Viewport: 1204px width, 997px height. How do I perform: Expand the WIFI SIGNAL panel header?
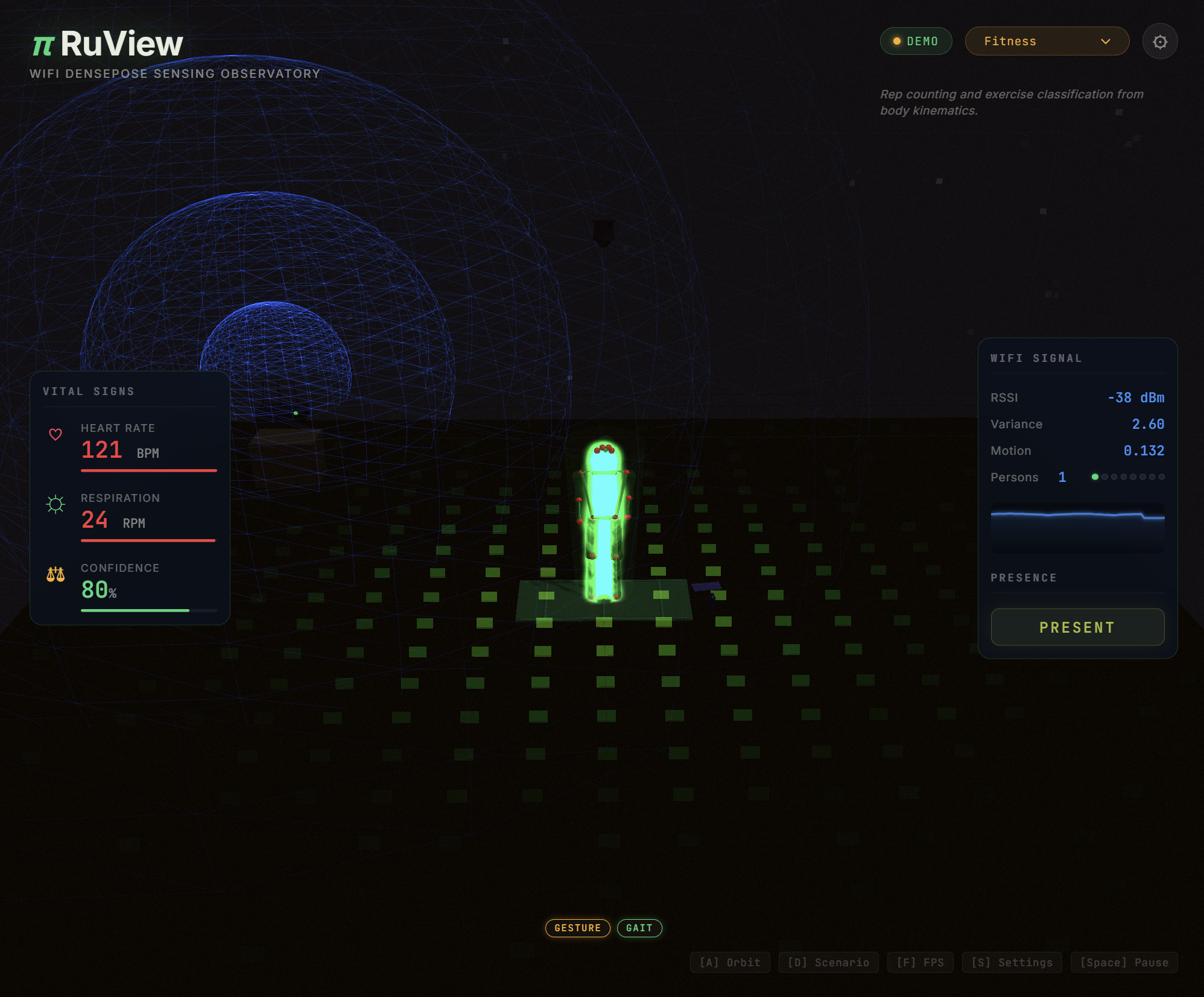click(x=1036, y=358)
